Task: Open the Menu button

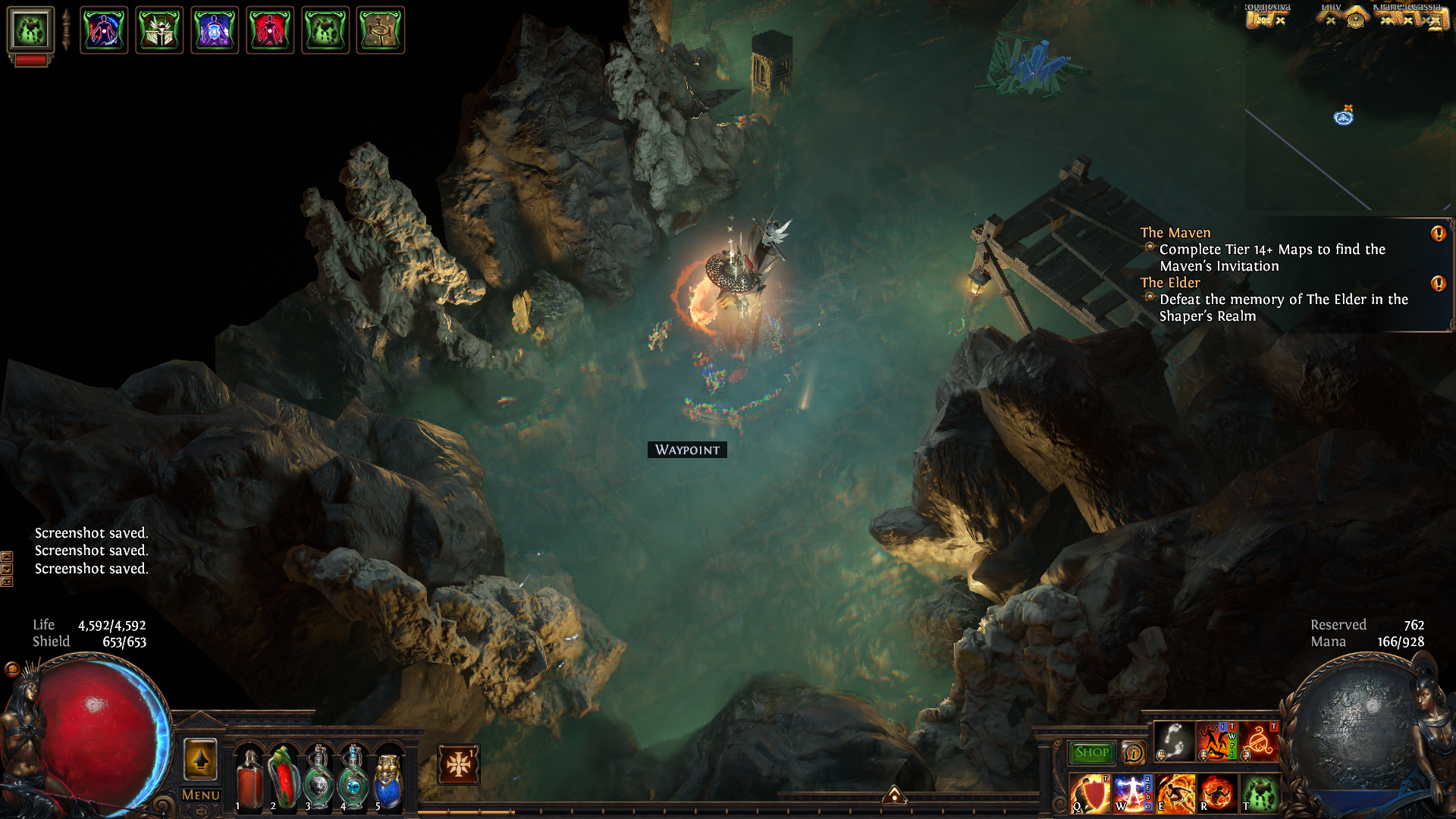Action: [x=201, y=795]
